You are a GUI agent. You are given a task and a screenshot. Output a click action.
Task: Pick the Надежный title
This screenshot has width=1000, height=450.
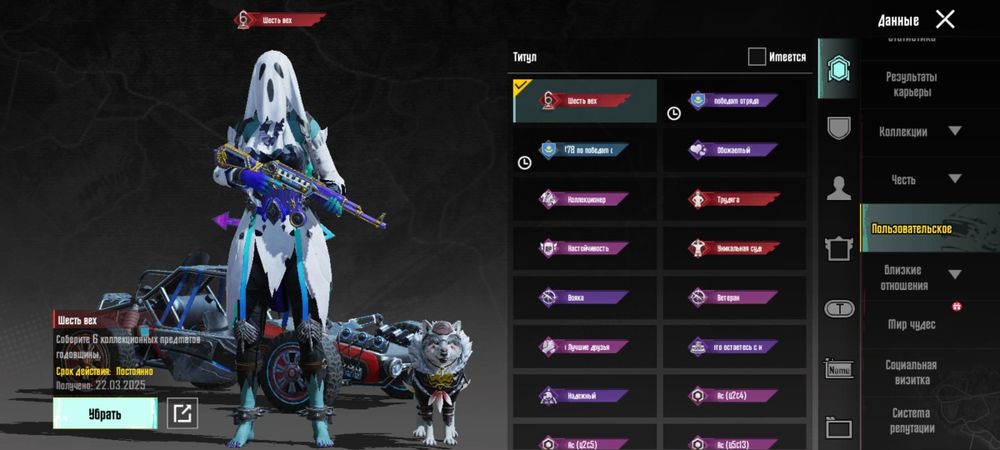point(585,395)
